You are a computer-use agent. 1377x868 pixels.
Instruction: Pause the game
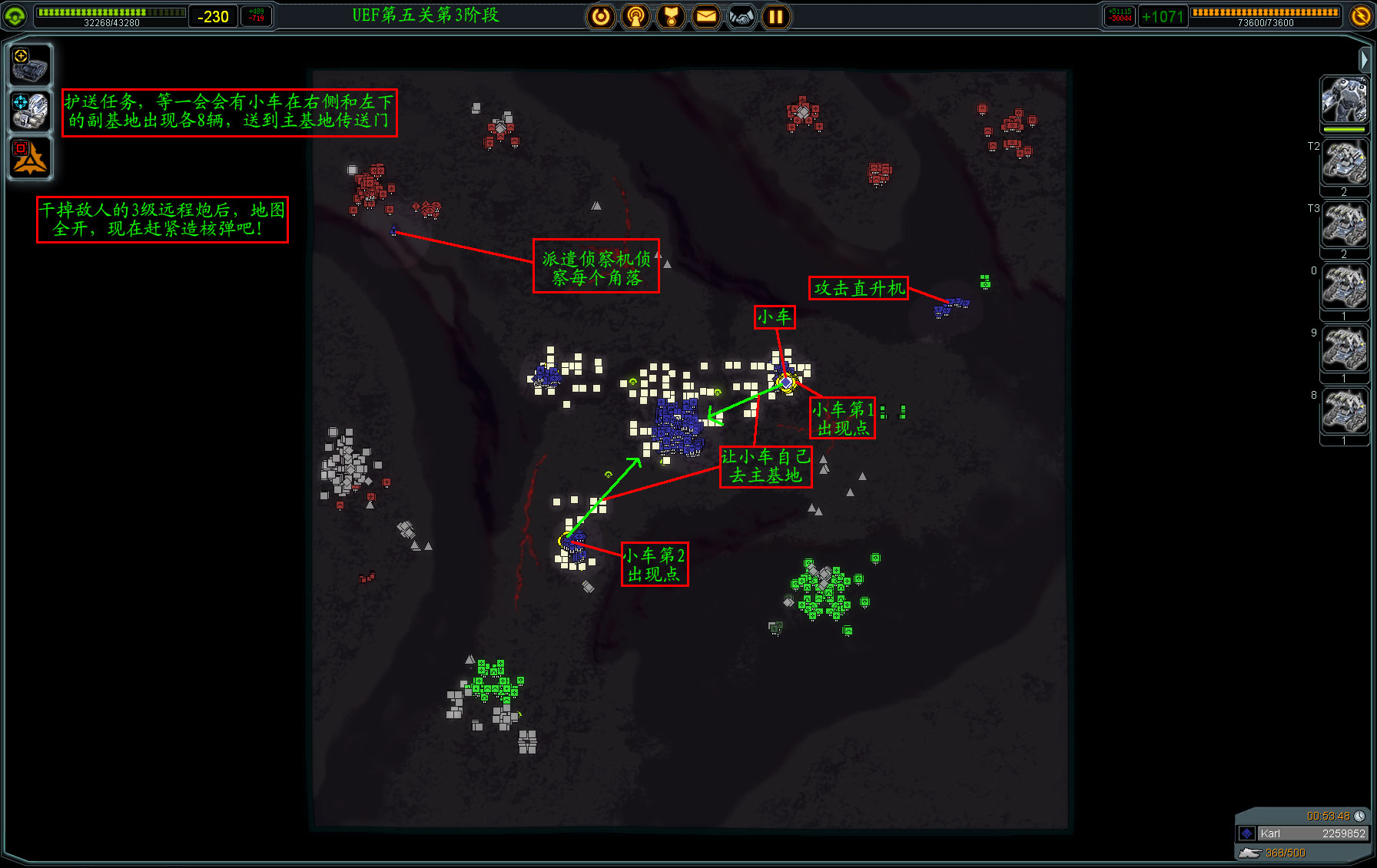point(776,16)
